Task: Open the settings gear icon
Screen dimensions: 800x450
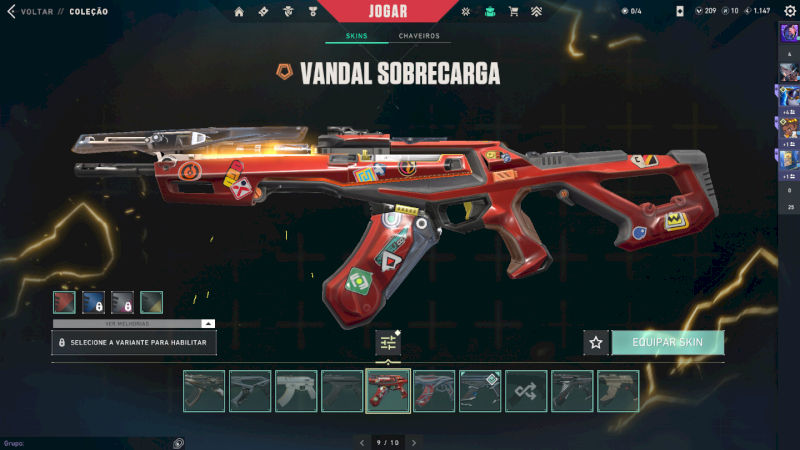Action: [x=789, y=11]
